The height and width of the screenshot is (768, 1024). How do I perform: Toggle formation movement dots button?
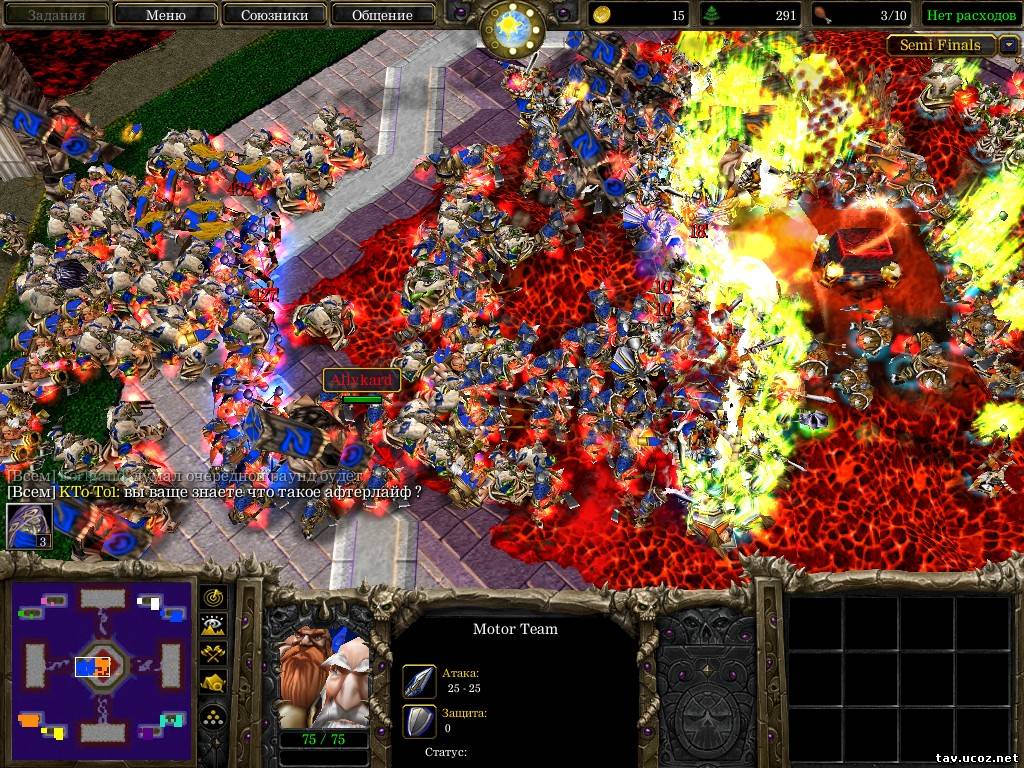tap(214, 714)
